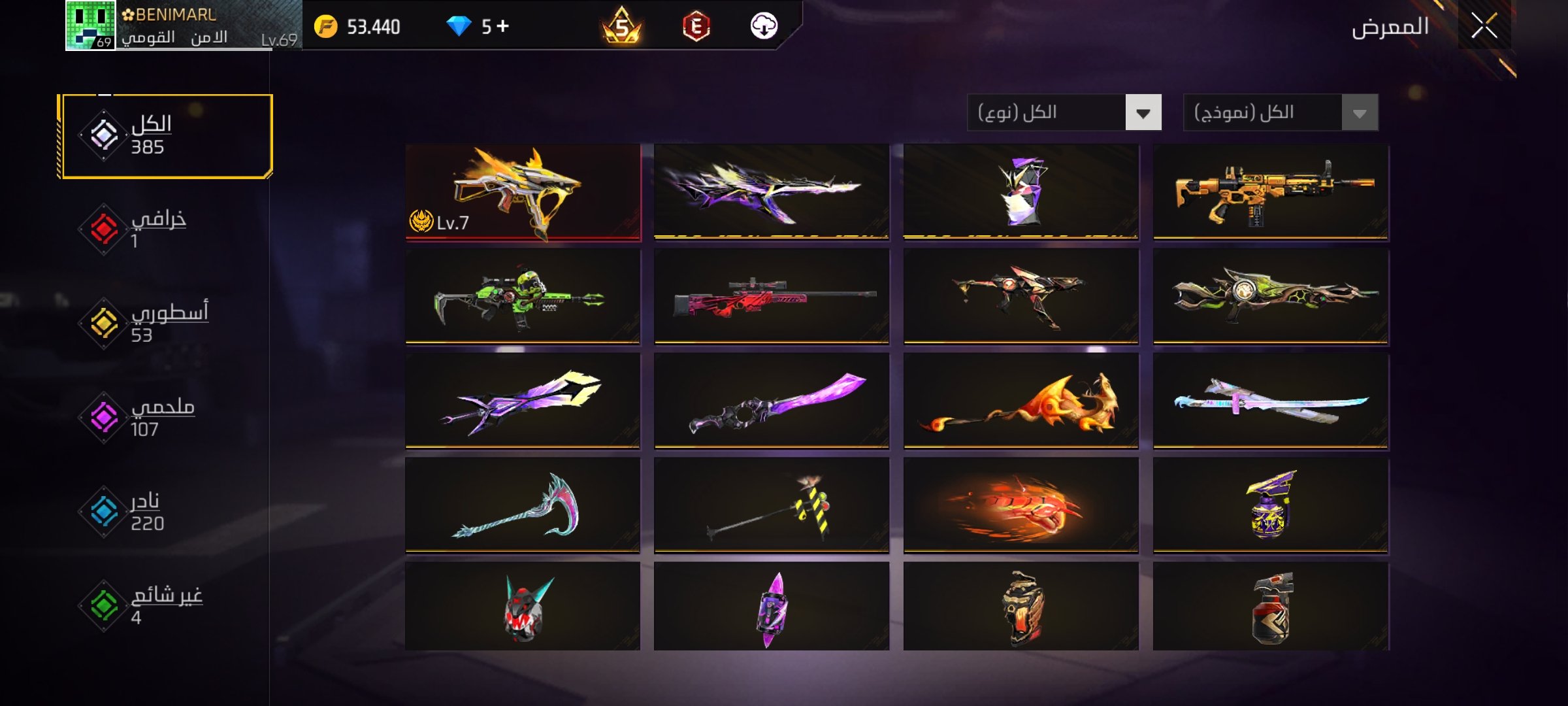Choose the red sniper rifle skin
Screen dimensions: 1568x706
coord(772,297)
